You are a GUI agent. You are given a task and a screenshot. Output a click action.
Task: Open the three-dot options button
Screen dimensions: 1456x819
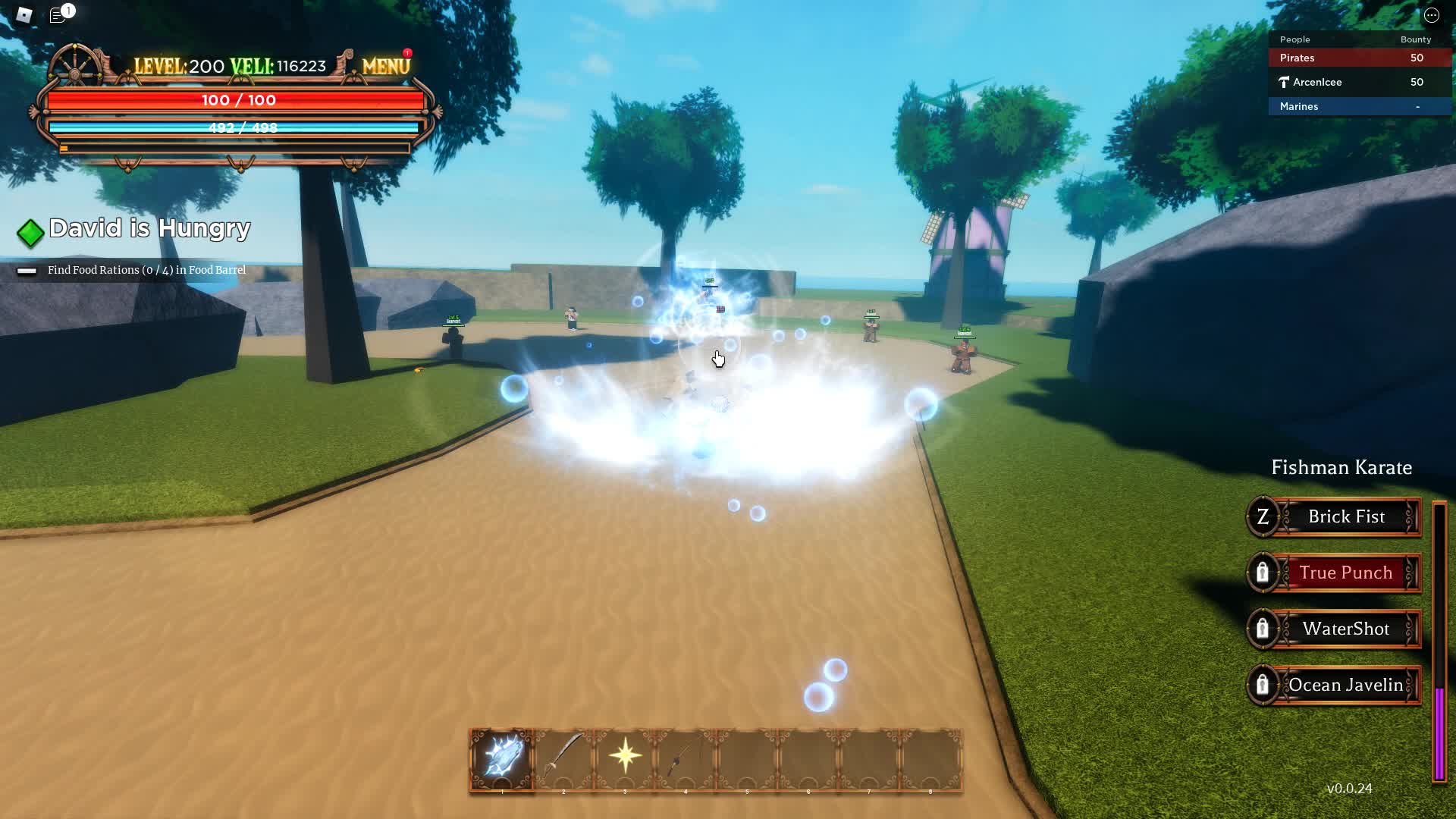(1431, 15)
